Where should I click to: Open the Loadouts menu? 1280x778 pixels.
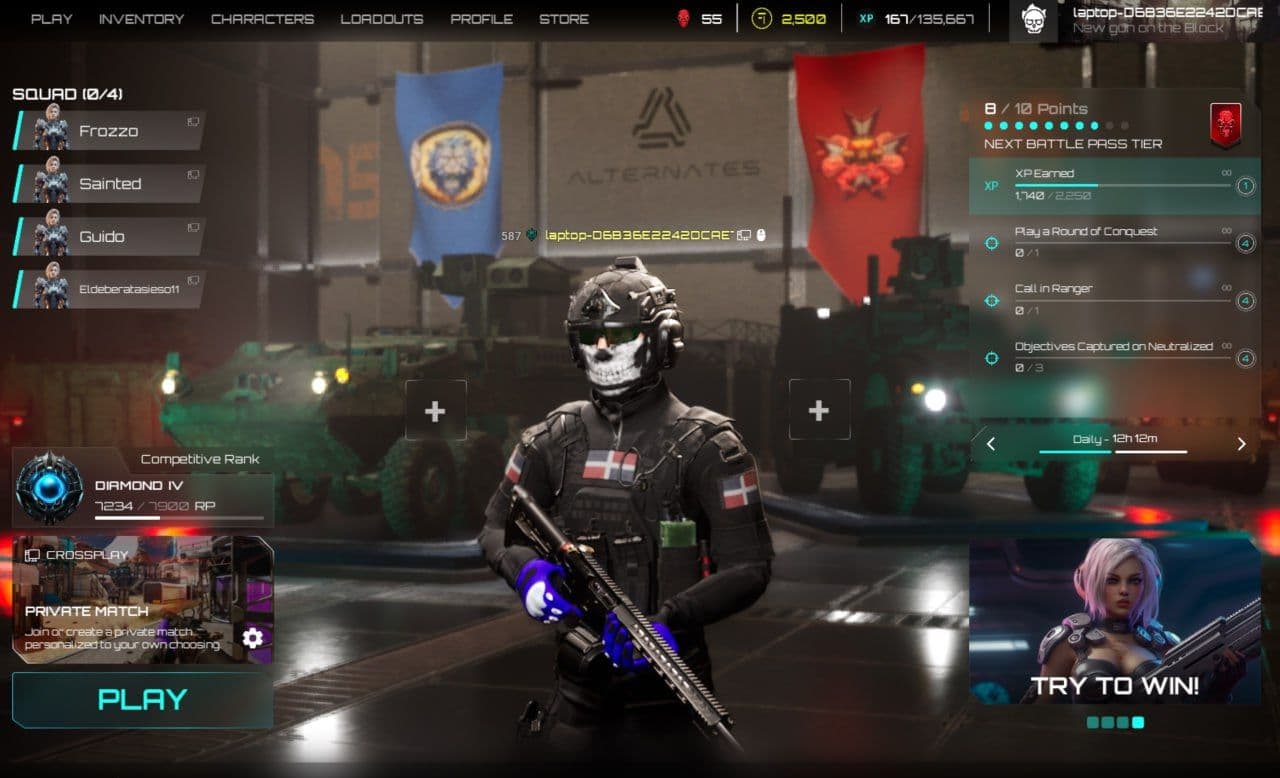[x=381, y=19]
